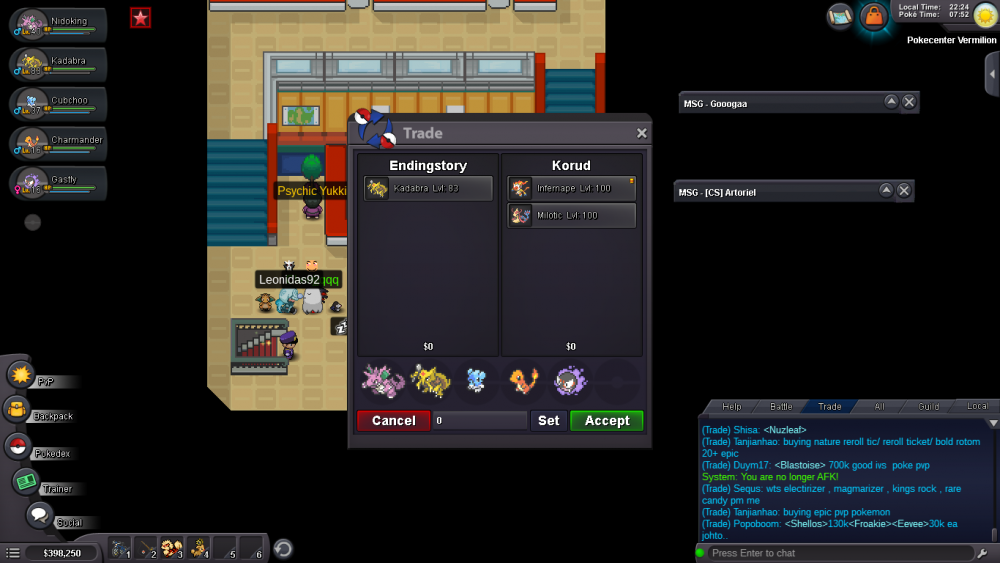Select Infernape Lvl 100 in Korud's offer

(571, 188)
